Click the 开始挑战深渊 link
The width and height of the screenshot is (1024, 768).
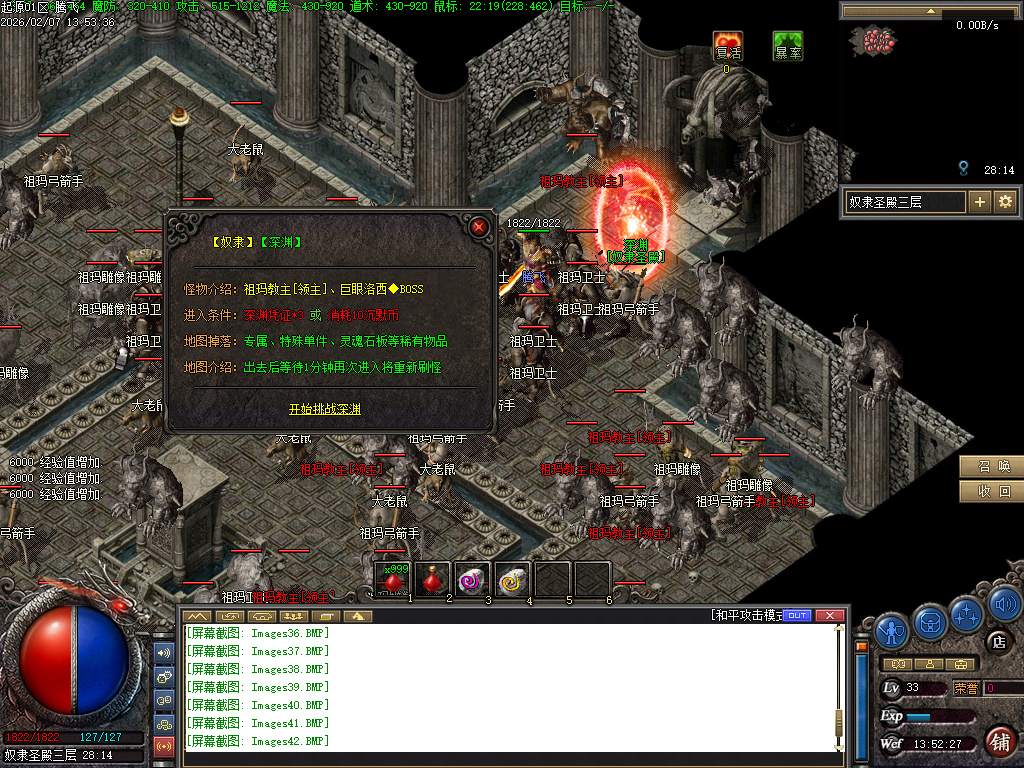tap(325, 409)
